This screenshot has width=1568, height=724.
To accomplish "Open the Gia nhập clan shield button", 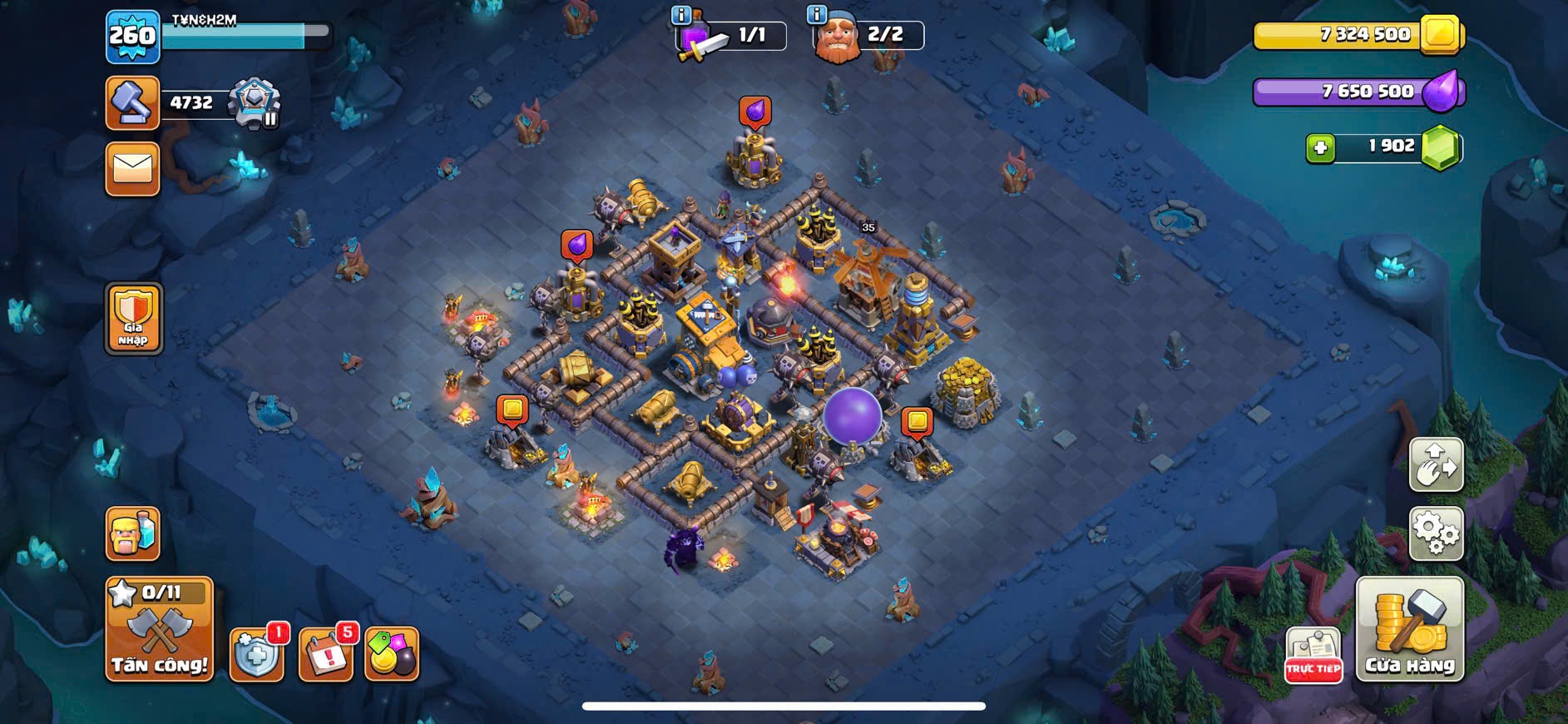I will coord(133,319).
